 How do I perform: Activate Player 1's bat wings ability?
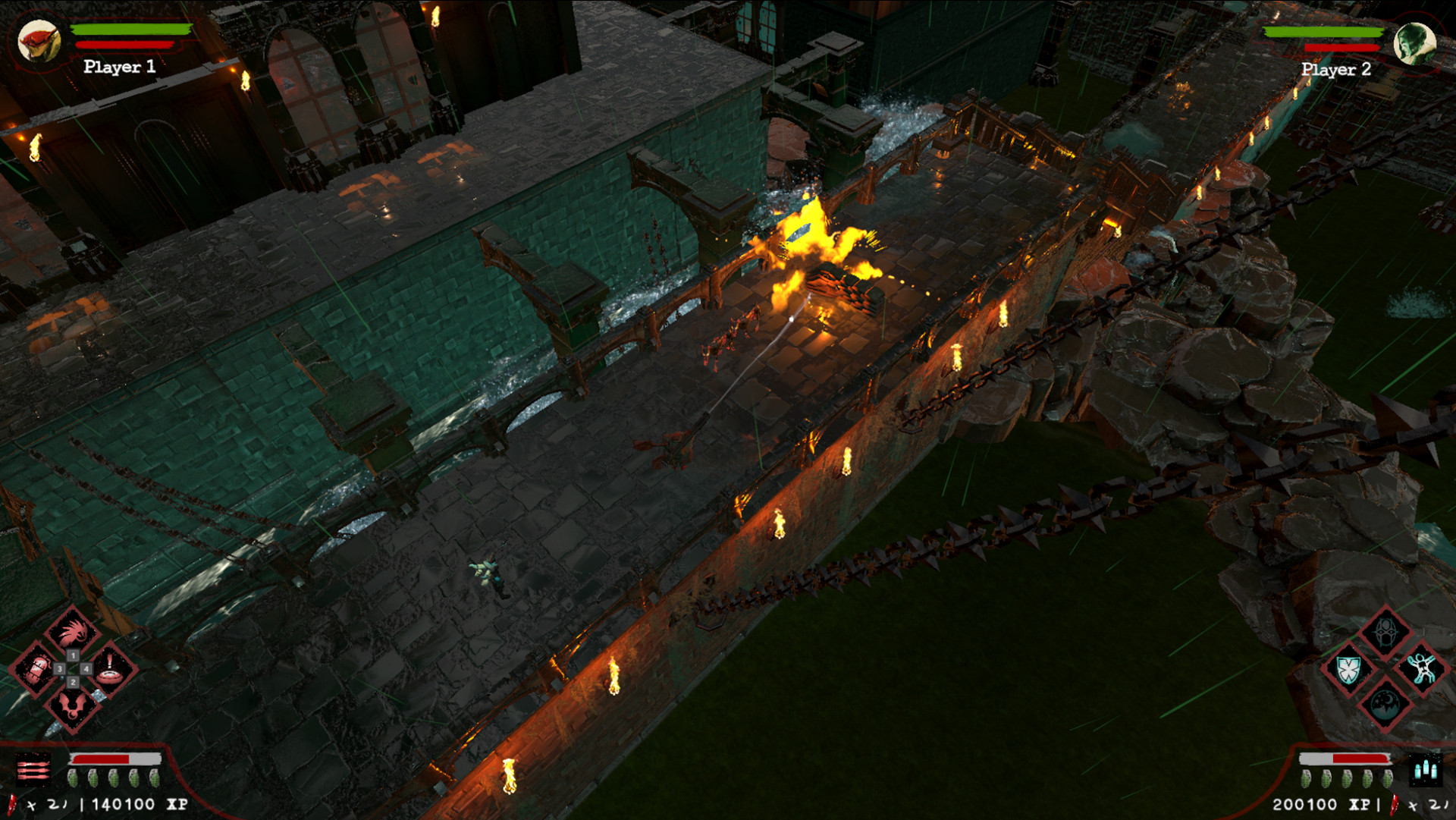pos(73,706)
